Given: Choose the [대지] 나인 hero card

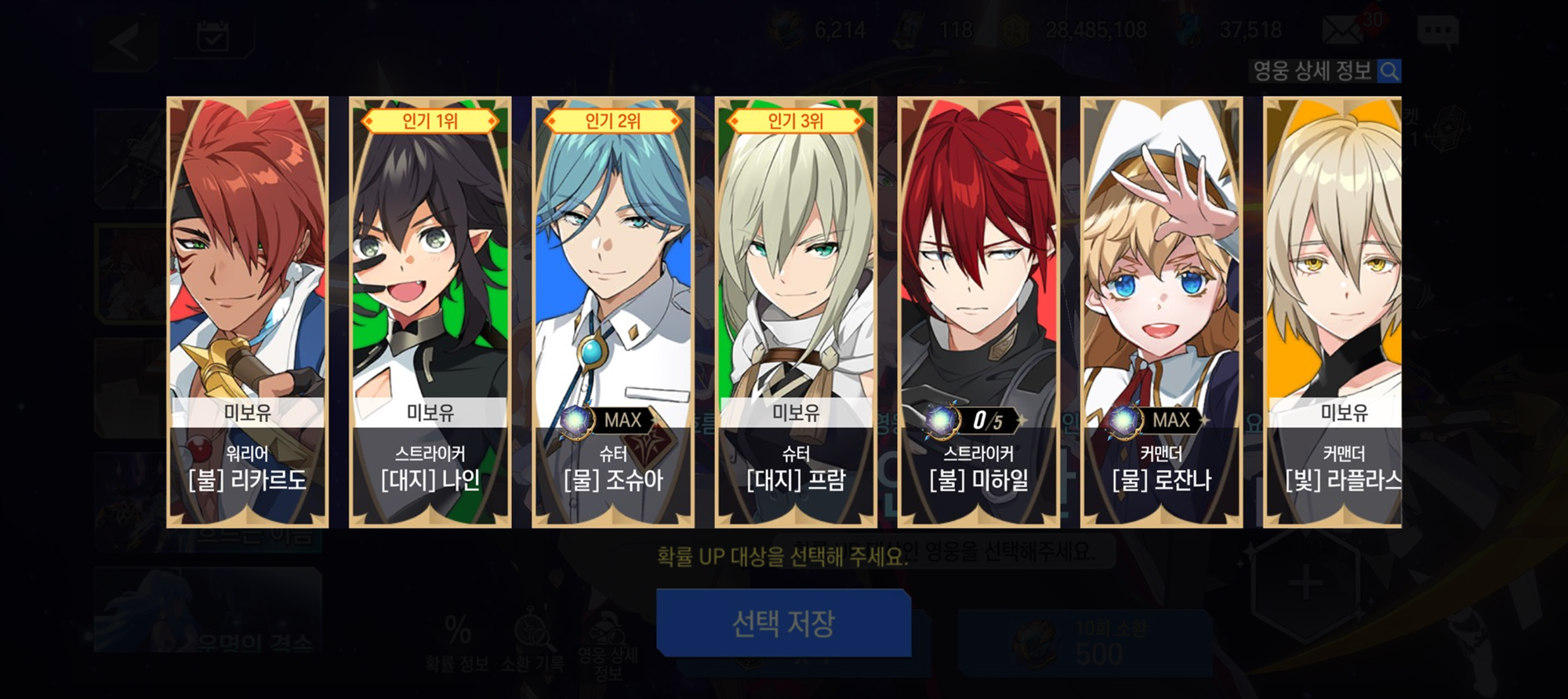Looking at the screenshot, I should 430,311.
